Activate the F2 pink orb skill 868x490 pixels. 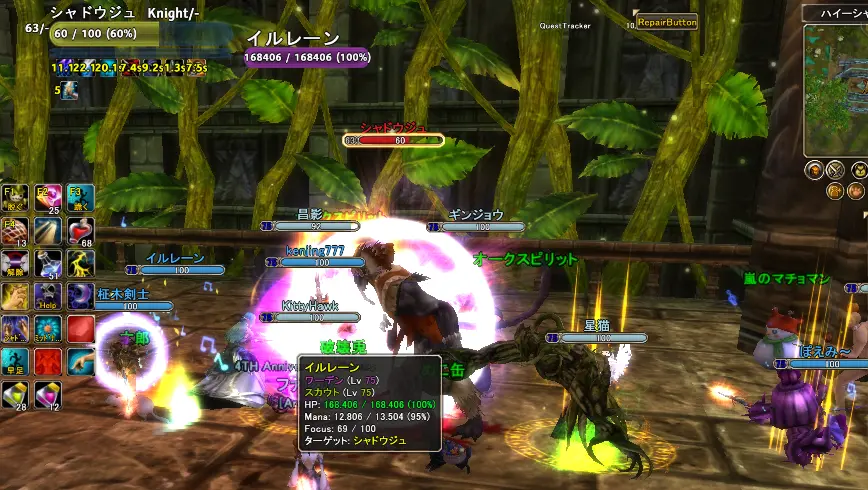[x=48, y=197]
